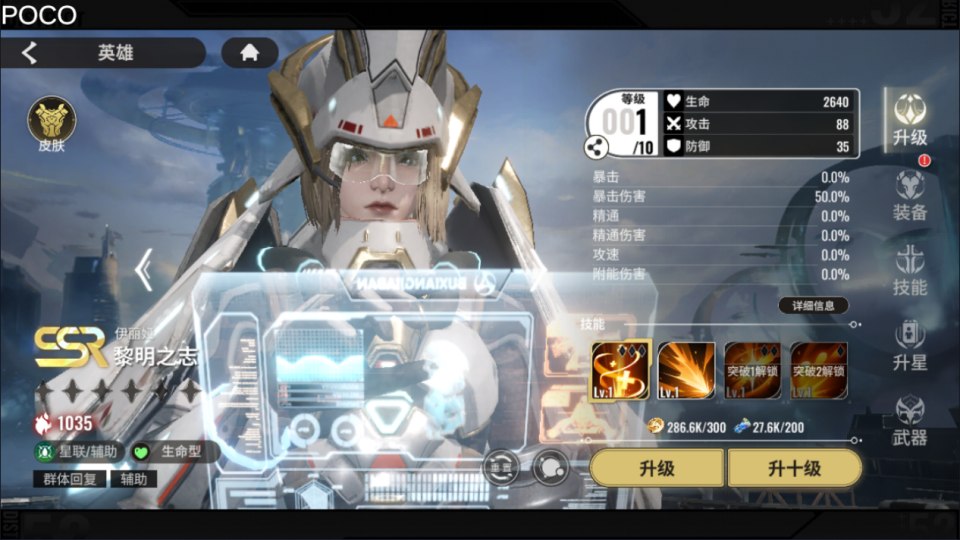Show info for the 生命型 type tag
The height and width of the screenshot is (540, 960).
[x=176, y=452]
